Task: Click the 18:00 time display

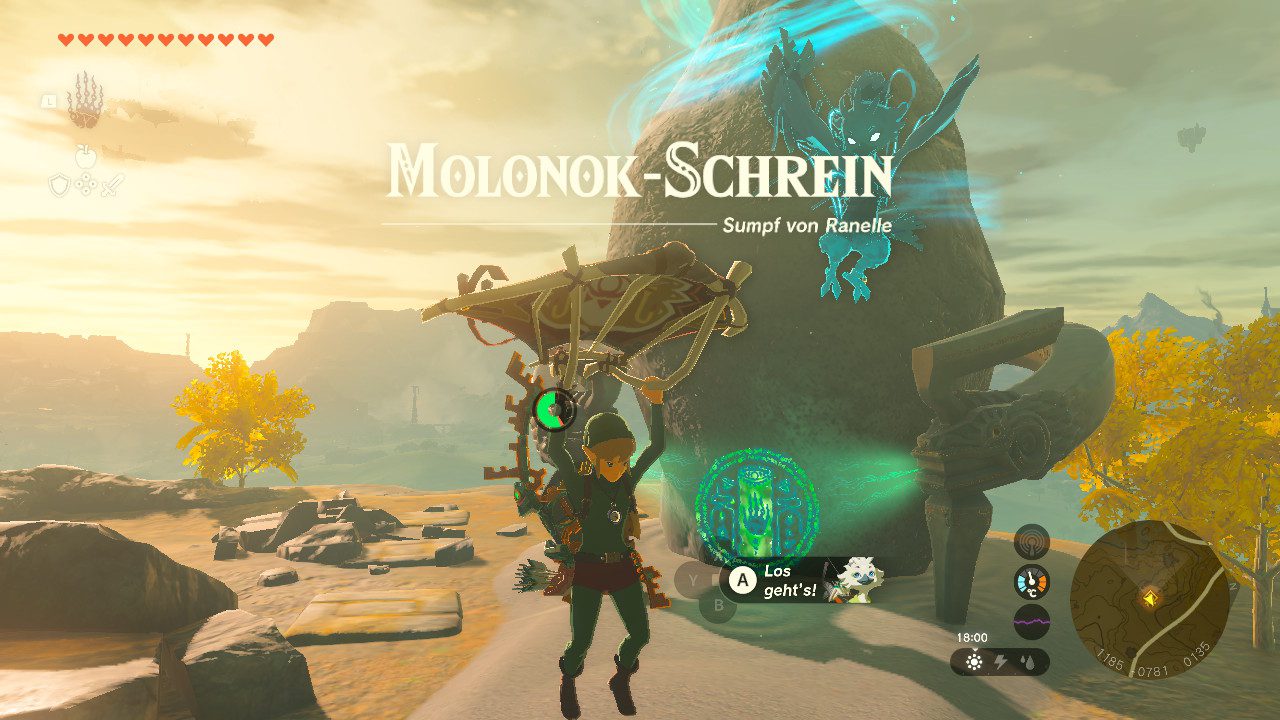Action: [972, 636]
